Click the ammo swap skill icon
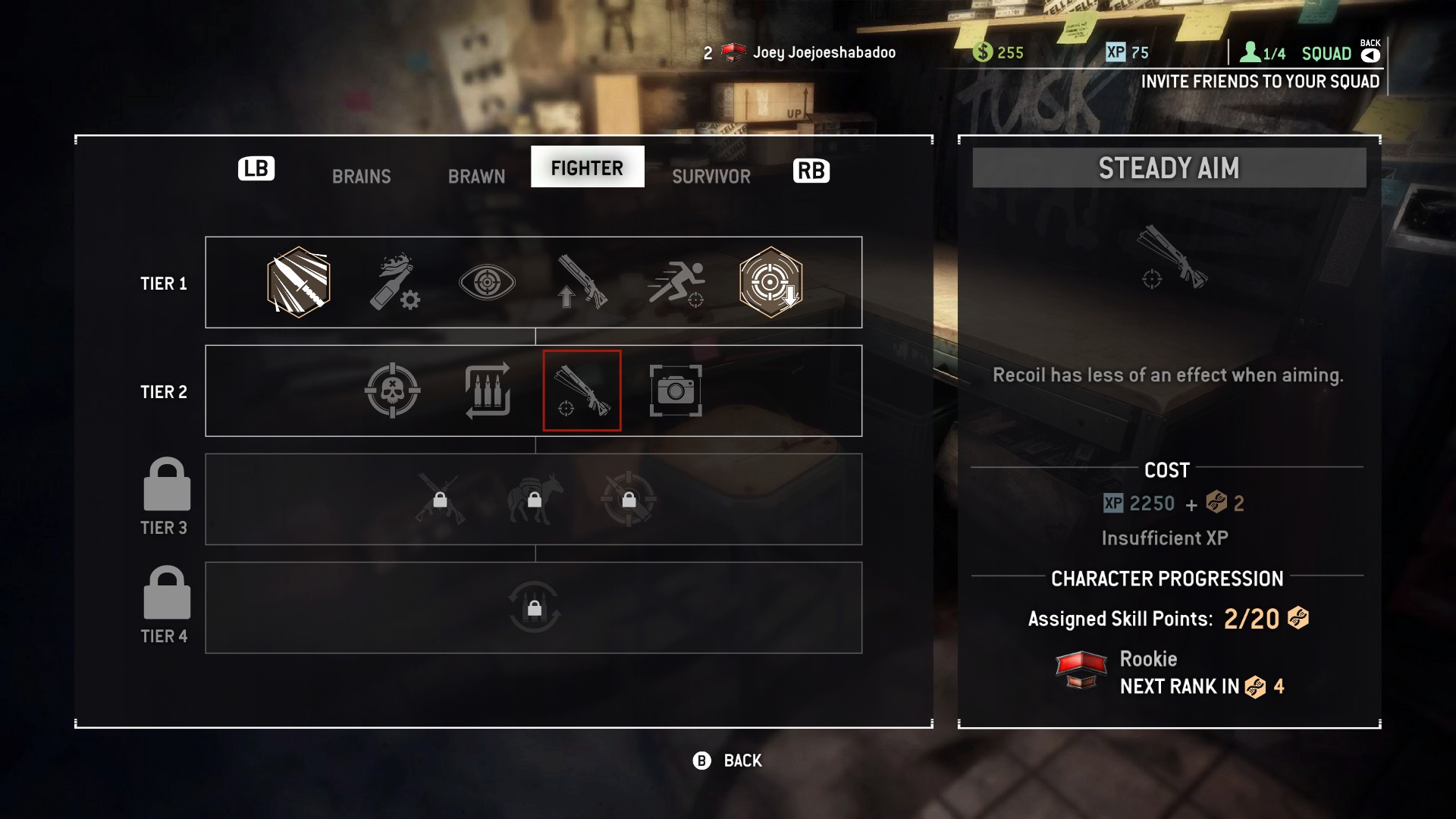This screenshot has height=819, width=1456. click(487, 391)
